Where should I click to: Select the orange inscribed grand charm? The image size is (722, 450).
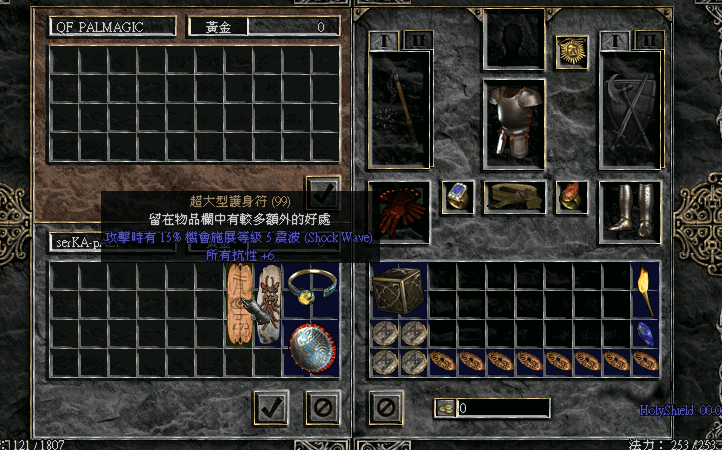click(x=239, y=305)
